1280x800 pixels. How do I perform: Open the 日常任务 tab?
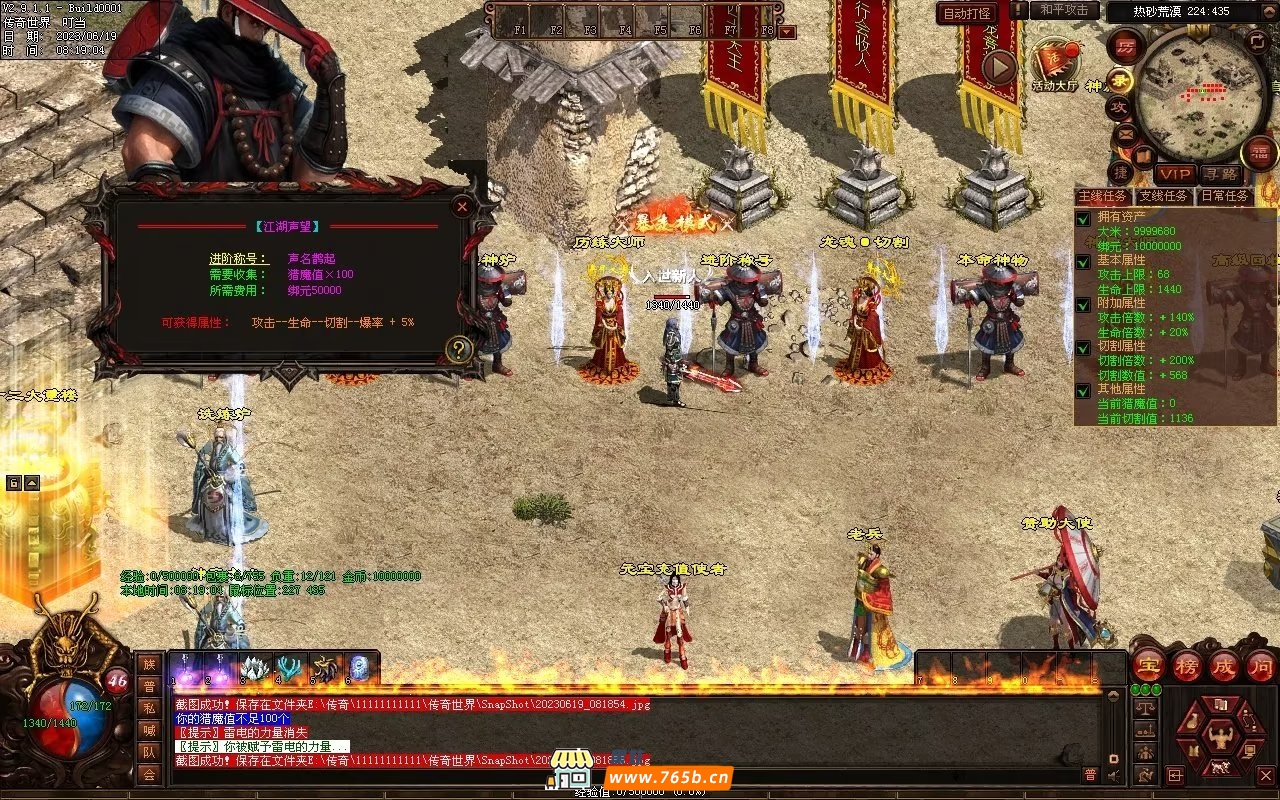click(x=1224, y=196)
